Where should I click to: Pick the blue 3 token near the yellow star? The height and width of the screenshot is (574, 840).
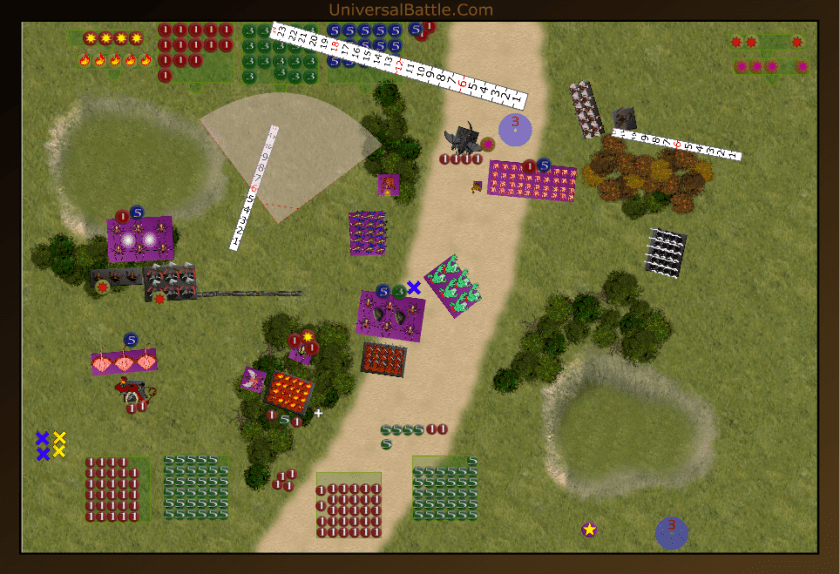[671, 532]
